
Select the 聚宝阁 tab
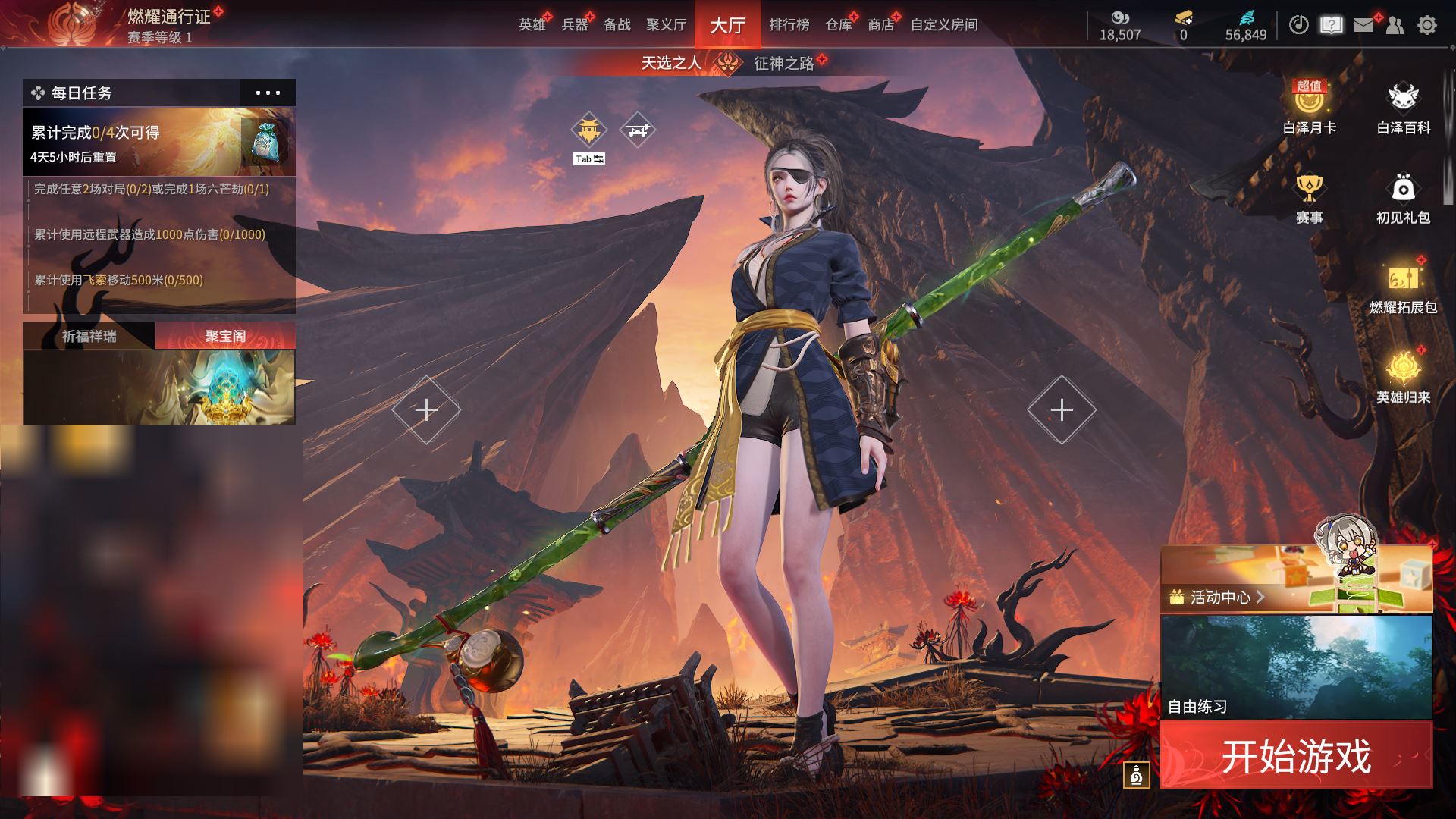click(225, 336)
